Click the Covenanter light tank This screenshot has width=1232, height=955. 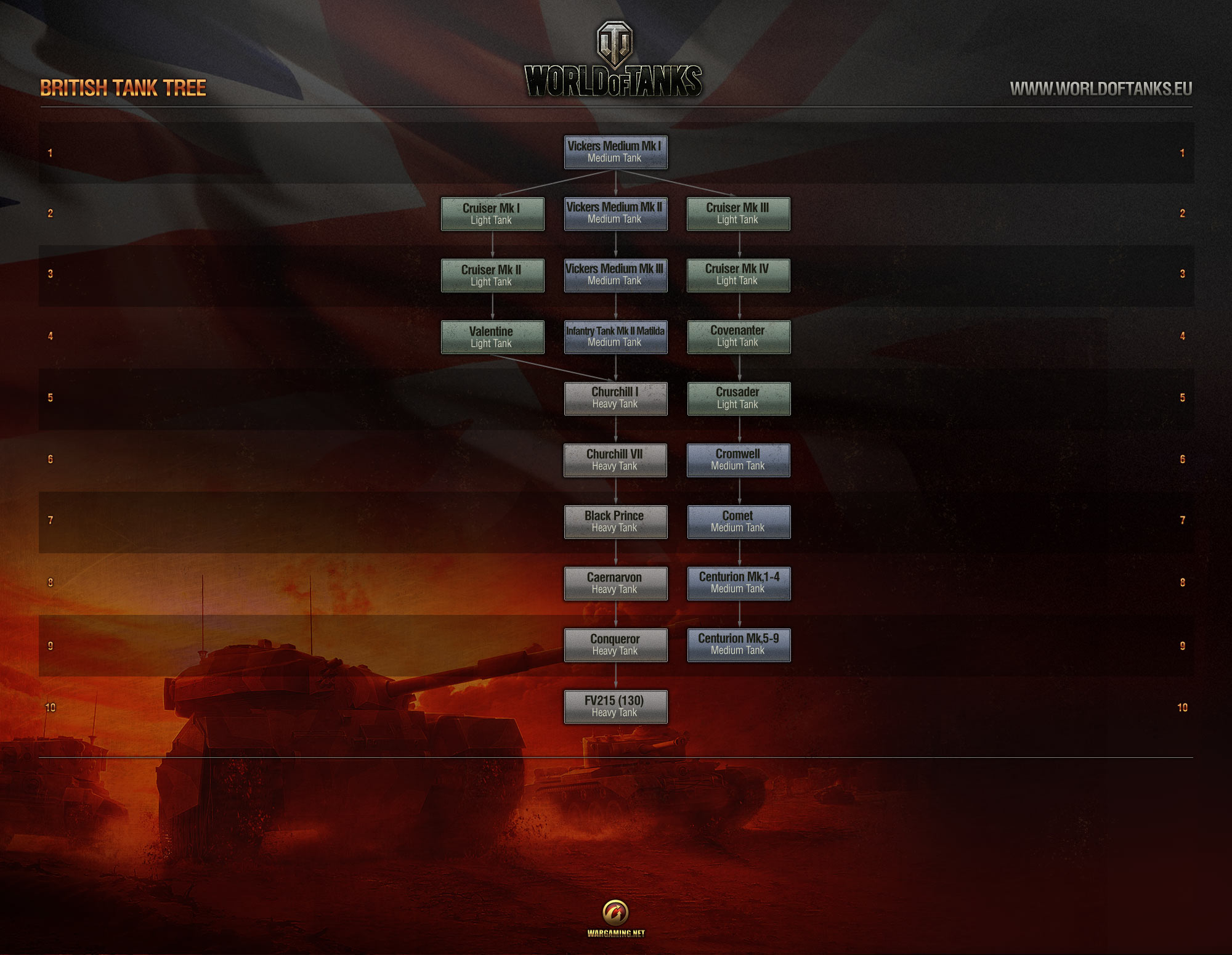point(738,336)
